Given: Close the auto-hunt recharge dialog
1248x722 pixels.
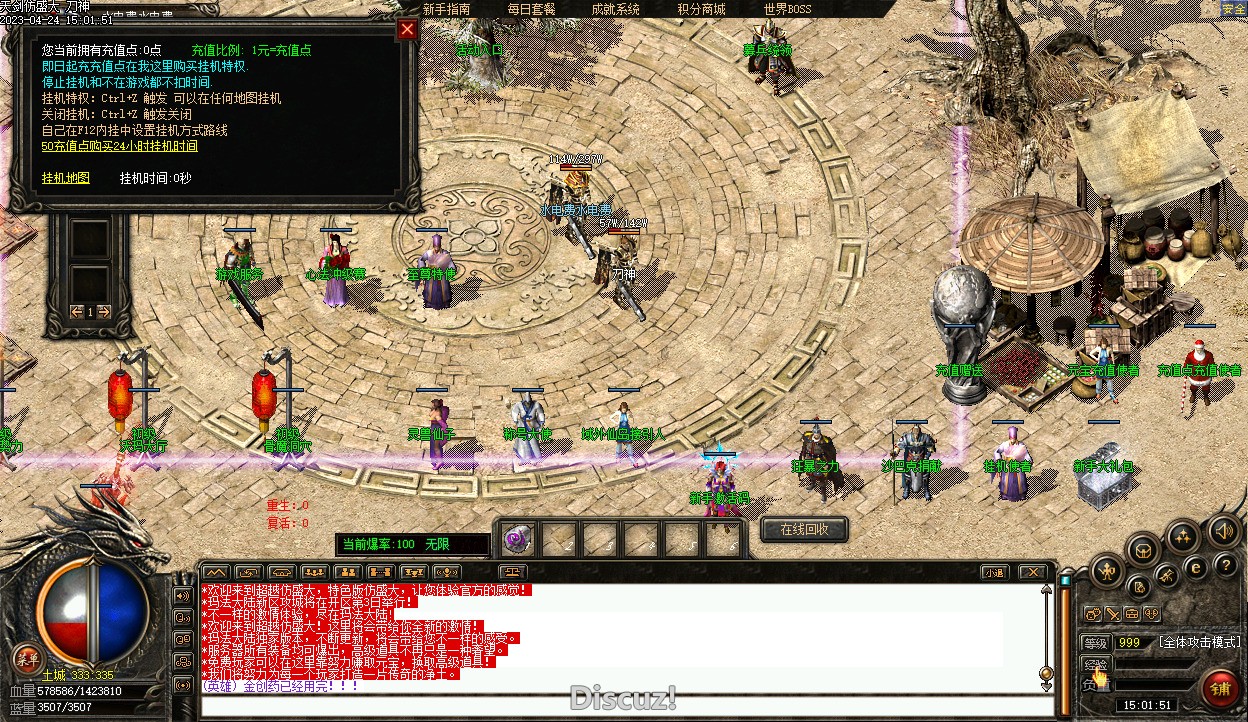Looking at the screenshot, I should pyautogui.click(x=407, y=29).
